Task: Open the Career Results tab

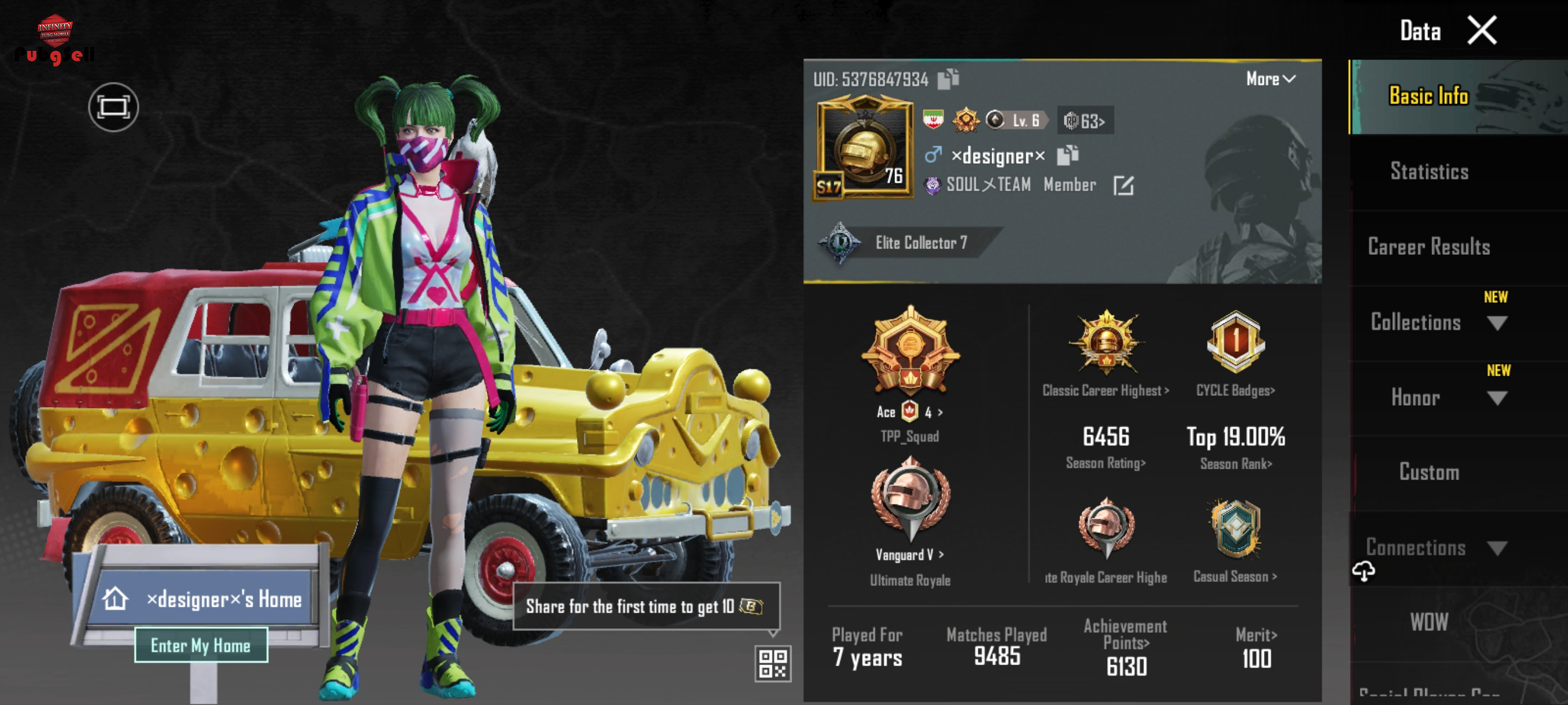Action: click(1429, 247)
